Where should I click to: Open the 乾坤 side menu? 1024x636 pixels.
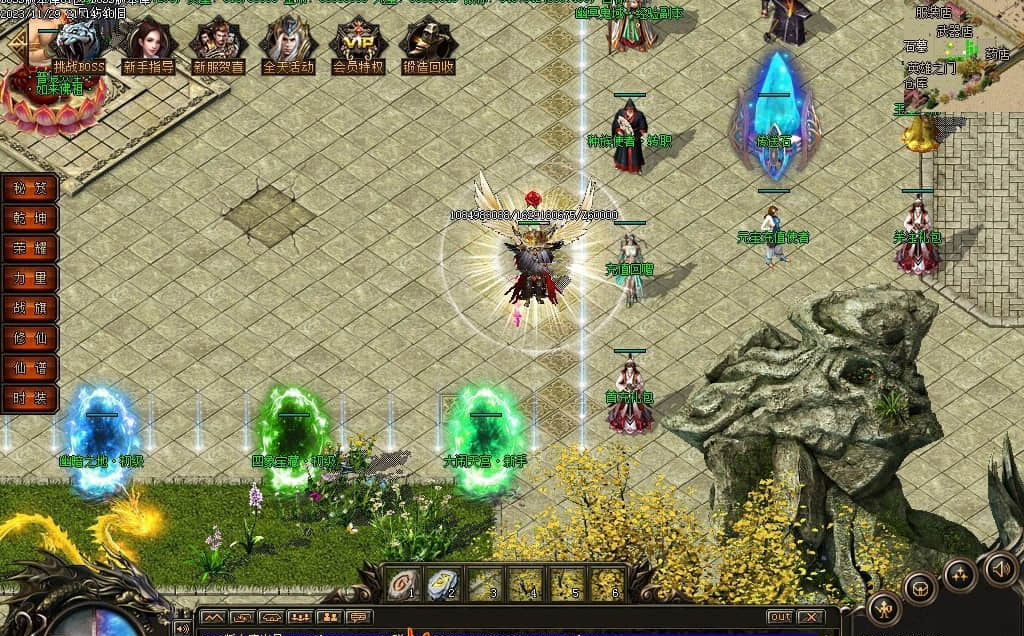30,218
